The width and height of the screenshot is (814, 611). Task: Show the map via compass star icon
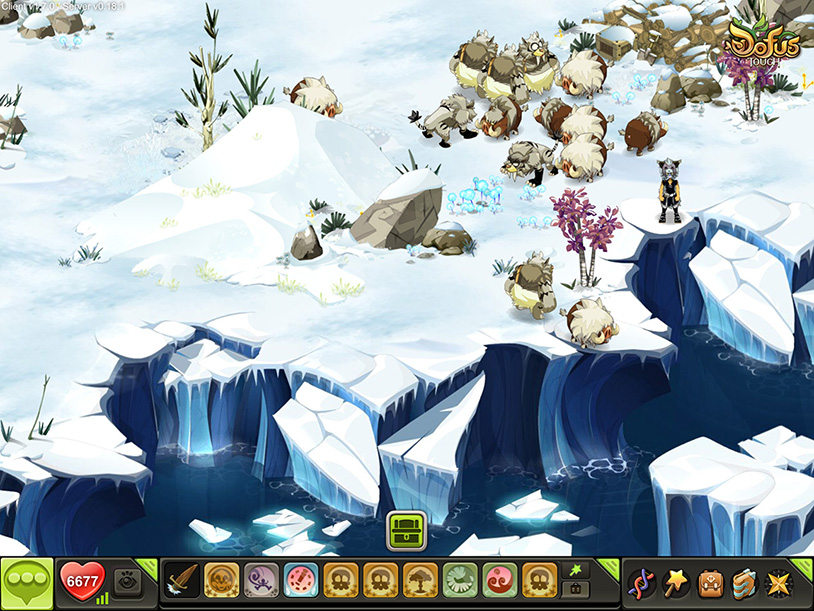779,582
